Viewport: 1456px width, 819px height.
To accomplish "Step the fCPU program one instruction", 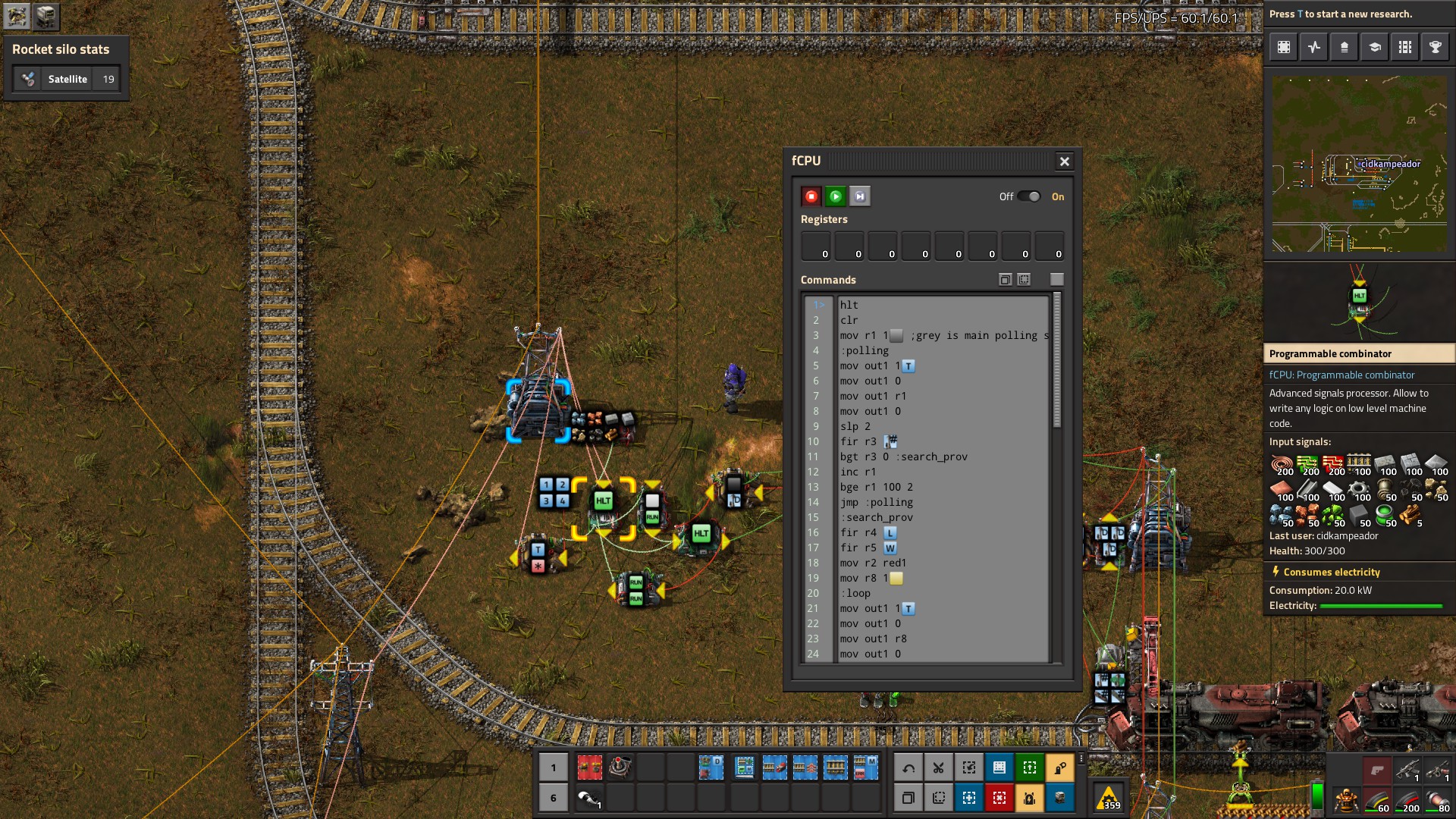I will (859, 196).
